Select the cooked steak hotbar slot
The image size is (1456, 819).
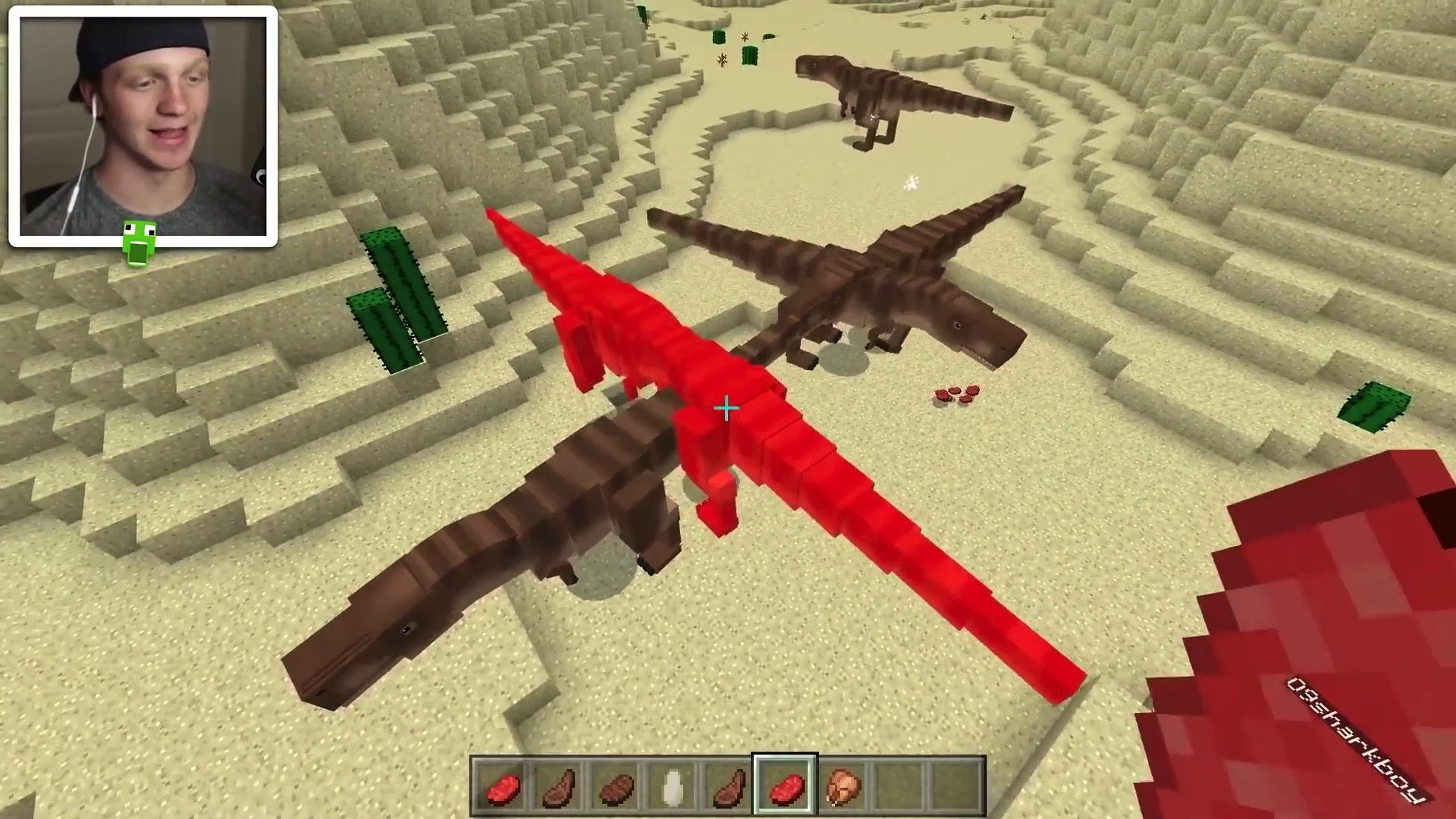615,787
